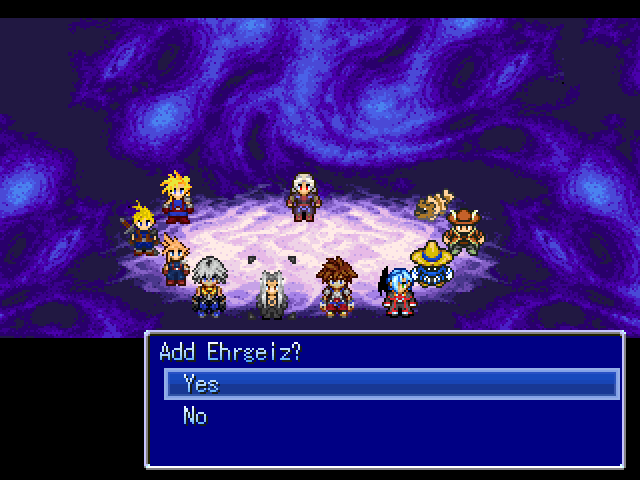Screen dimensions: 640x480
Task: Choose Yes to add Ehrgeiz
Action: [201, 384]
